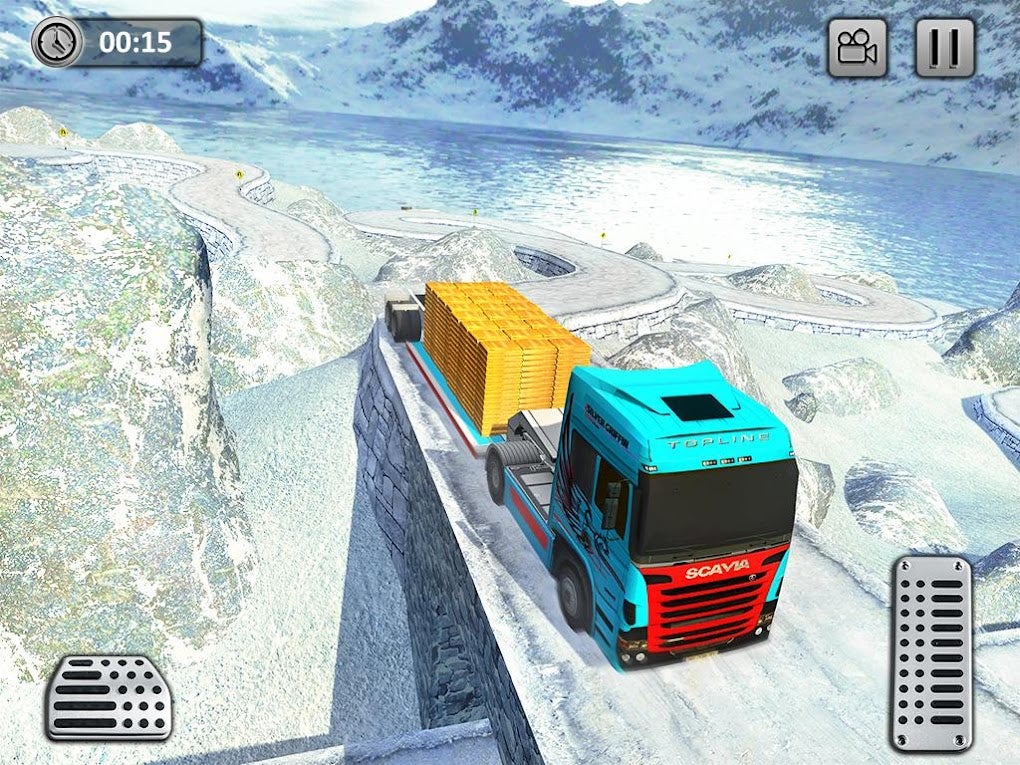Pause the game
The height and width of the screenshot is (765, 1020).
tap(945, 47)
